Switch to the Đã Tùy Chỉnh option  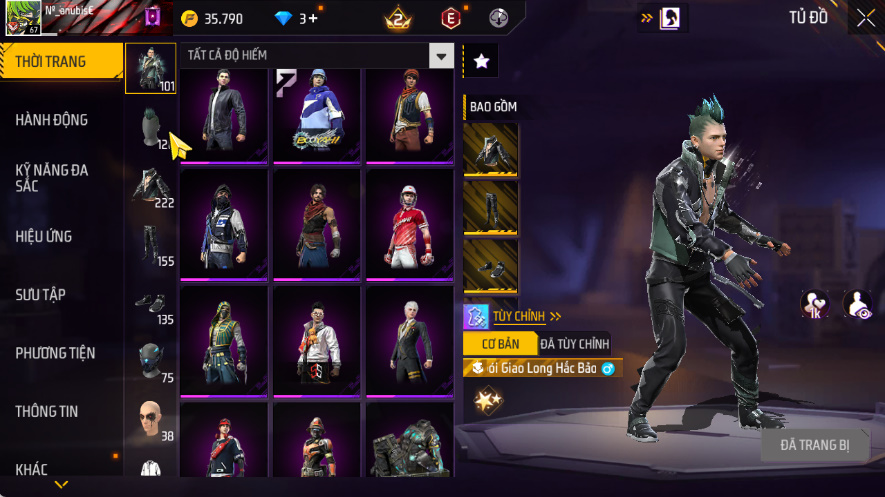[574, 344]
